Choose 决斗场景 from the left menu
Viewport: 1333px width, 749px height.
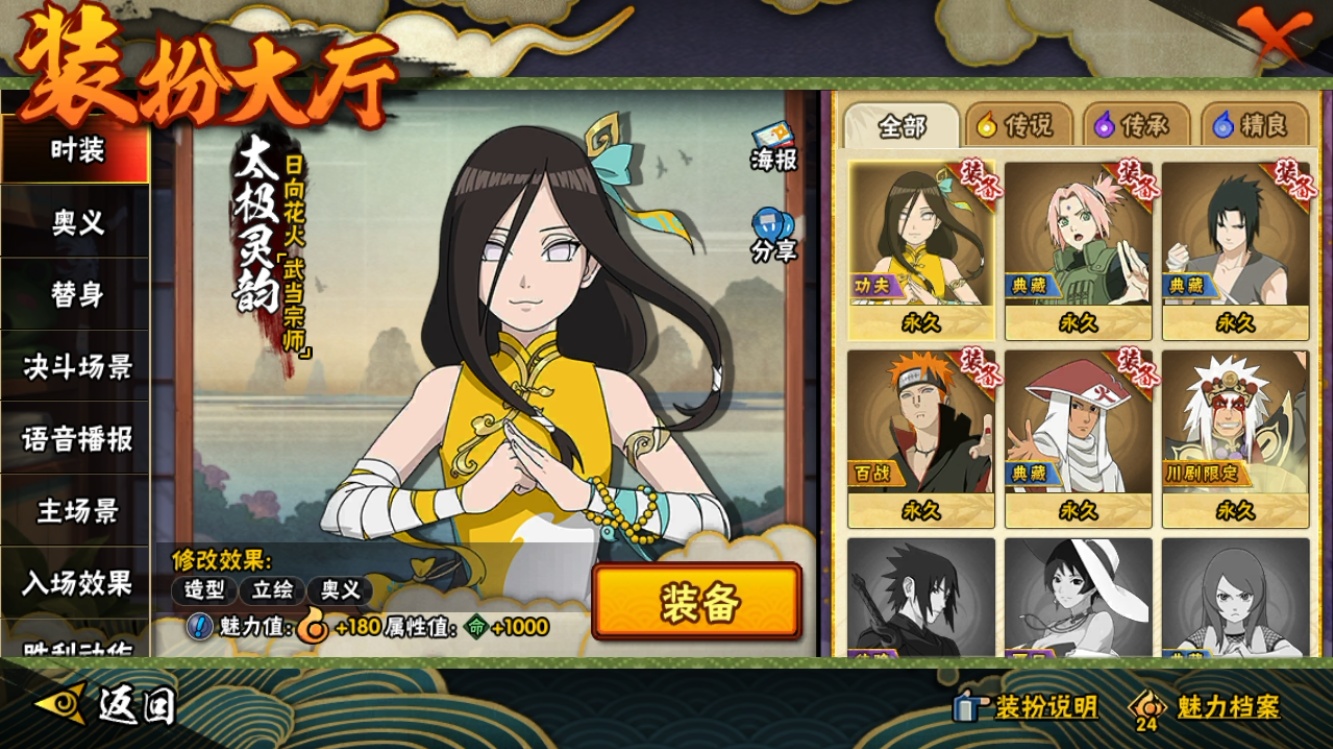click(x=76, y=367)
